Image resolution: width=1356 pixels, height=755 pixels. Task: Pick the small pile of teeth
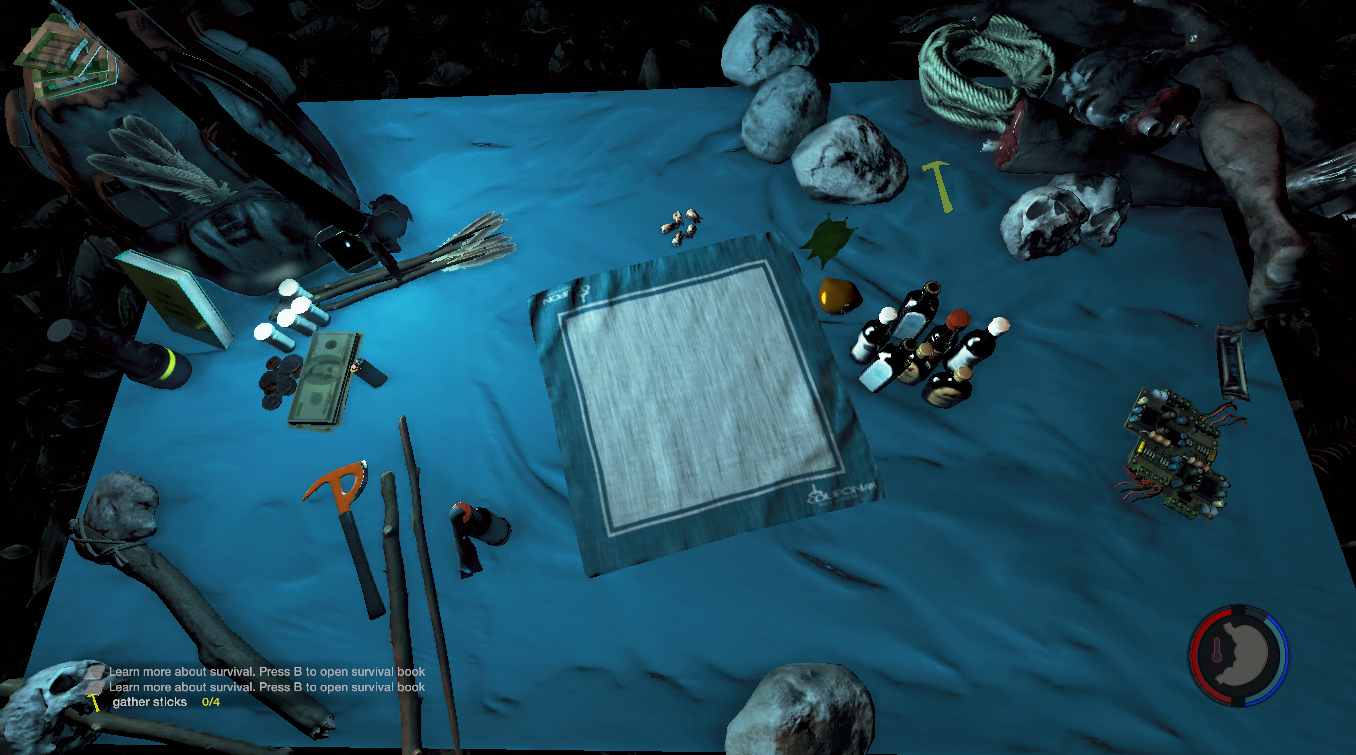pos(681,226)
